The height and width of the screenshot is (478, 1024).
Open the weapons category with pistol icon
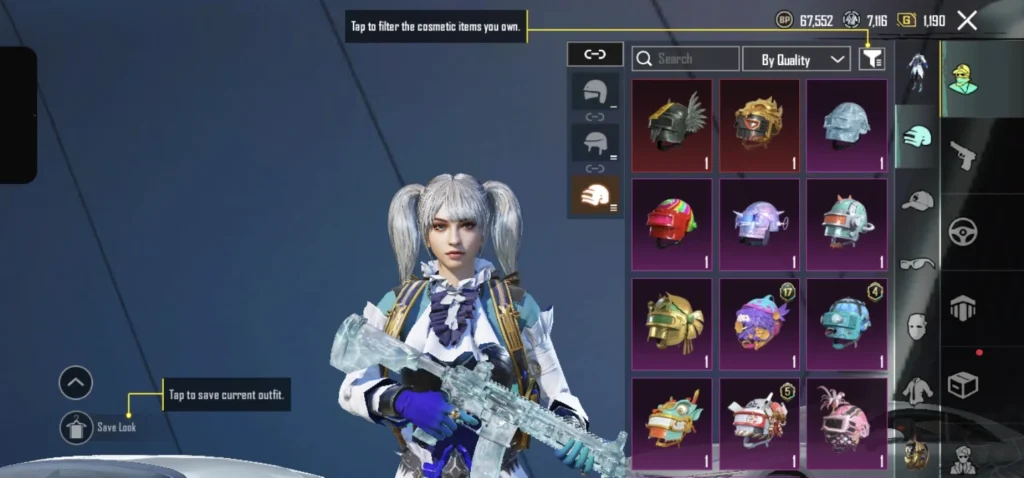pos(964,155)
